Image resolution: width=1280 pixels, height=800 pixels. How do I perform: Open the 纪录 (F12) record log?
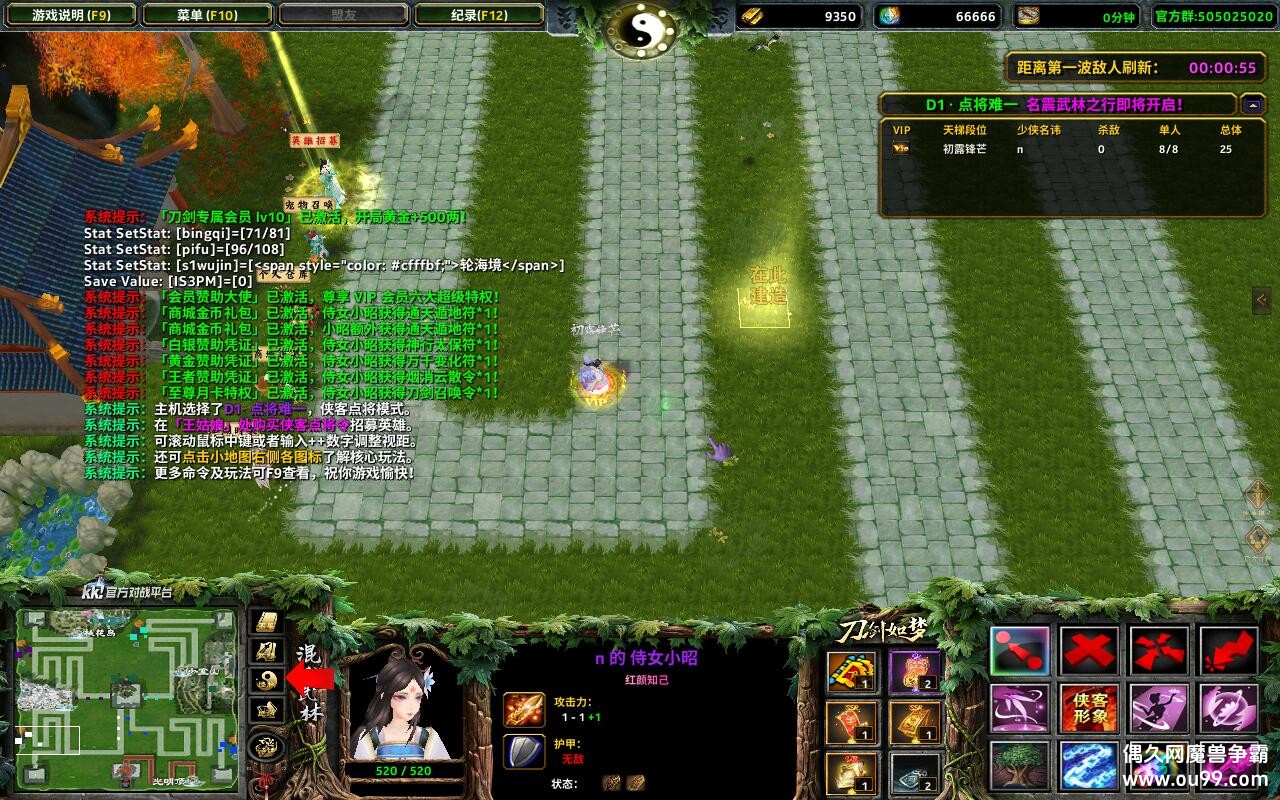pos(478,15)
